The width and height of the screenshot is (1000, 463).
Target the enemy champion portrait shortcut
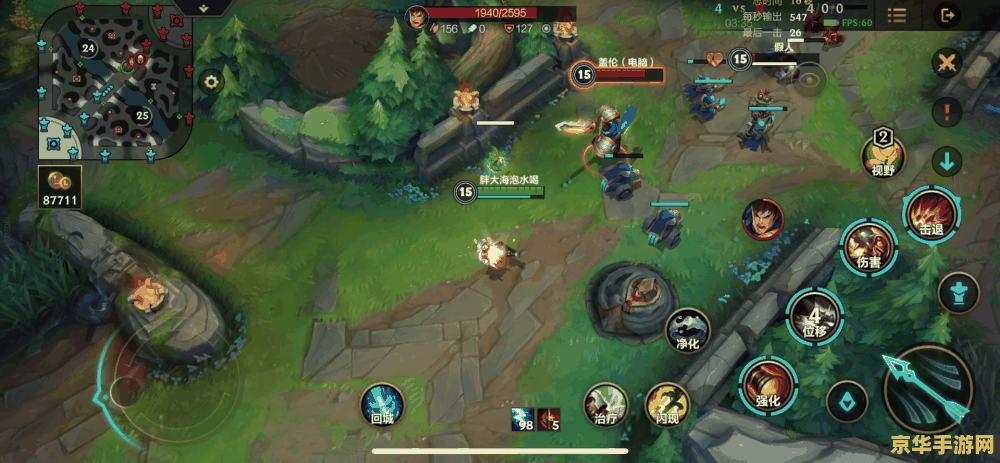(763, 219)
